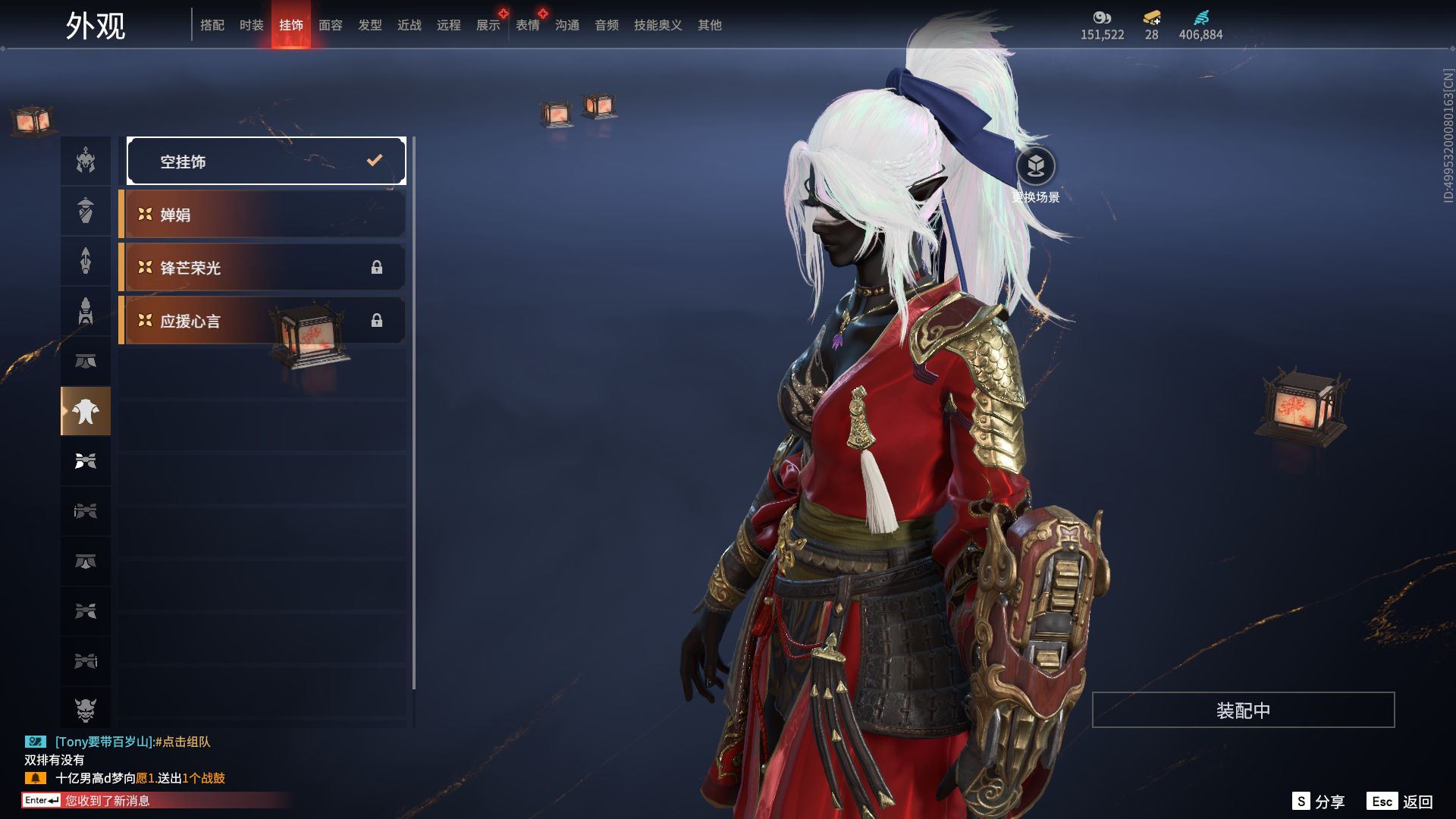Pick the locked 应援心言 accessory
Screen dimensions: 1456x819
click(262, 321)
